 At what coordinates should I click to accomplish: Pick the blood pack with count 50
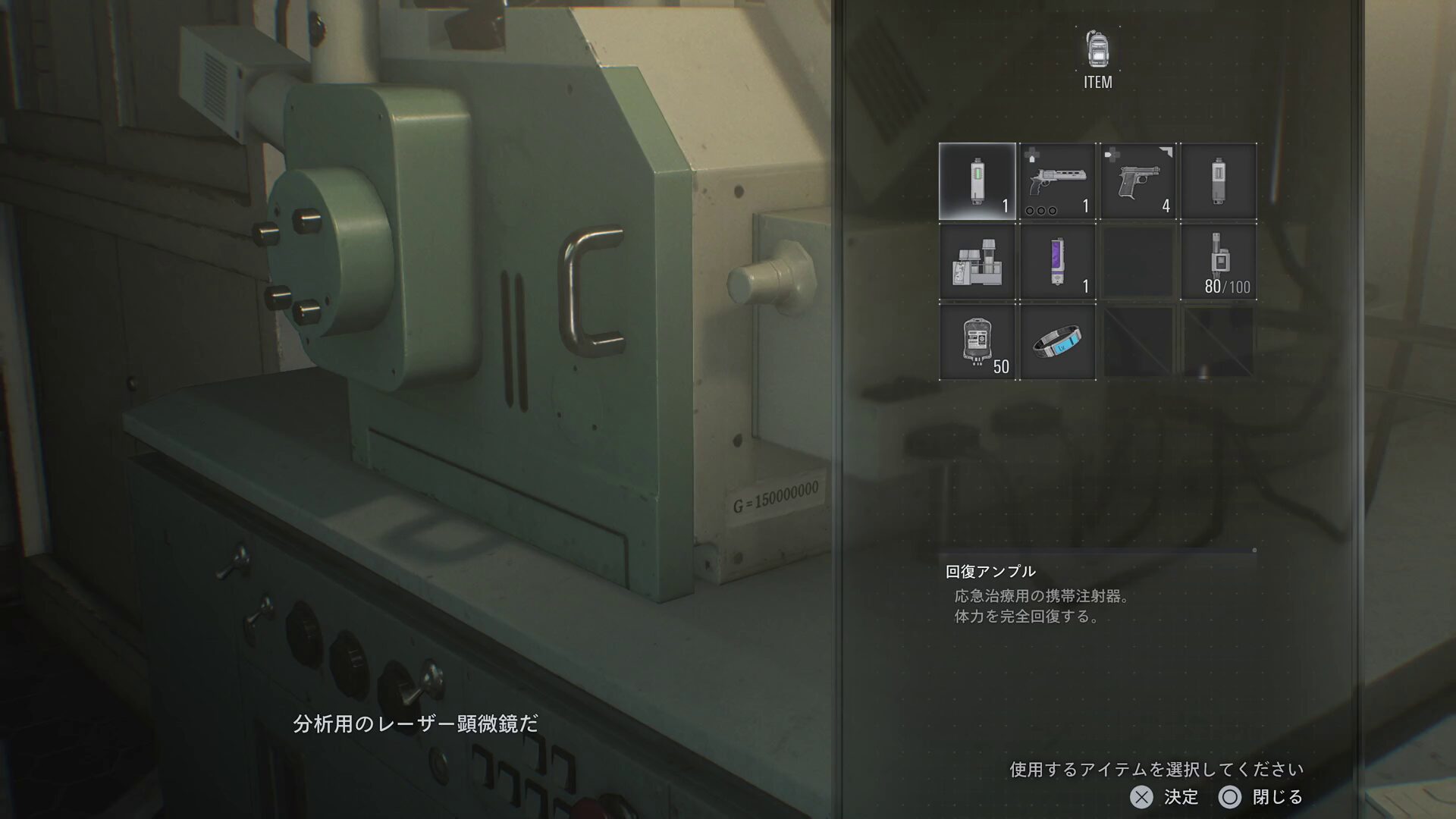click(977, 342)
